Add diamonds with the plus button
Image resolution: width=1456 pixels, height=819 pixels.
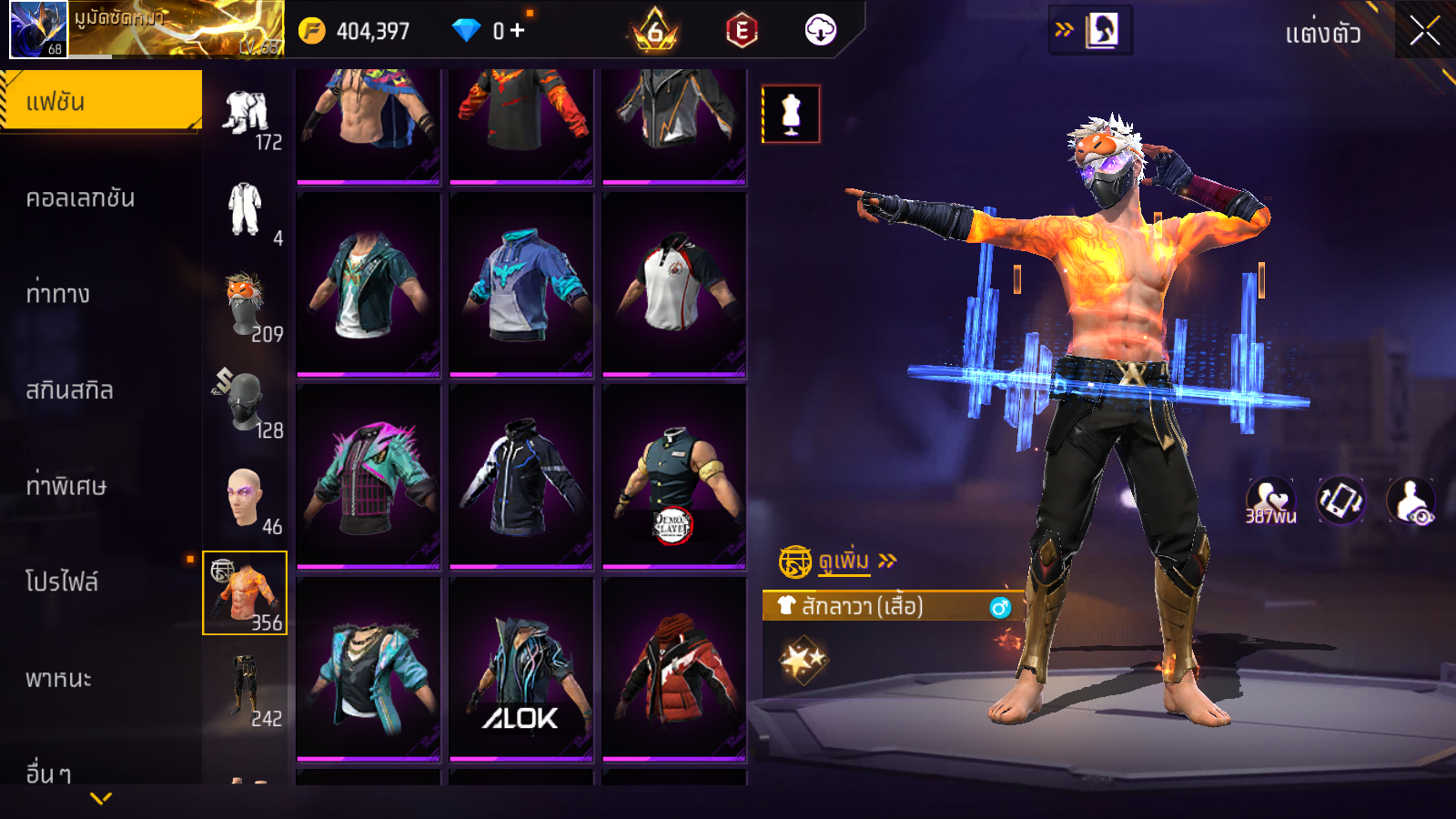coord(518,30)
